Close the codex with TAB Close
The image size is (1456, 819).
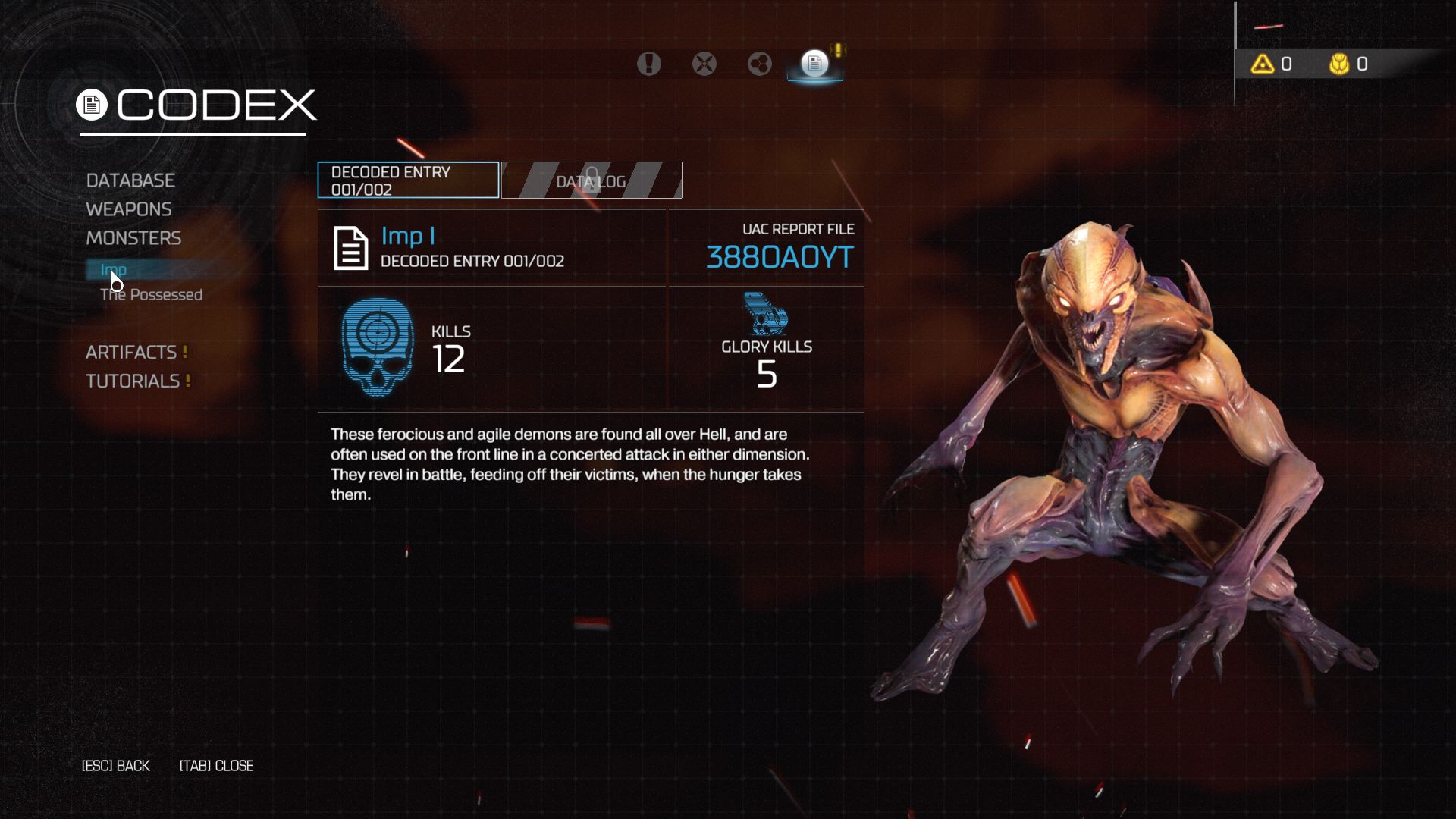[x=217, y=766]
